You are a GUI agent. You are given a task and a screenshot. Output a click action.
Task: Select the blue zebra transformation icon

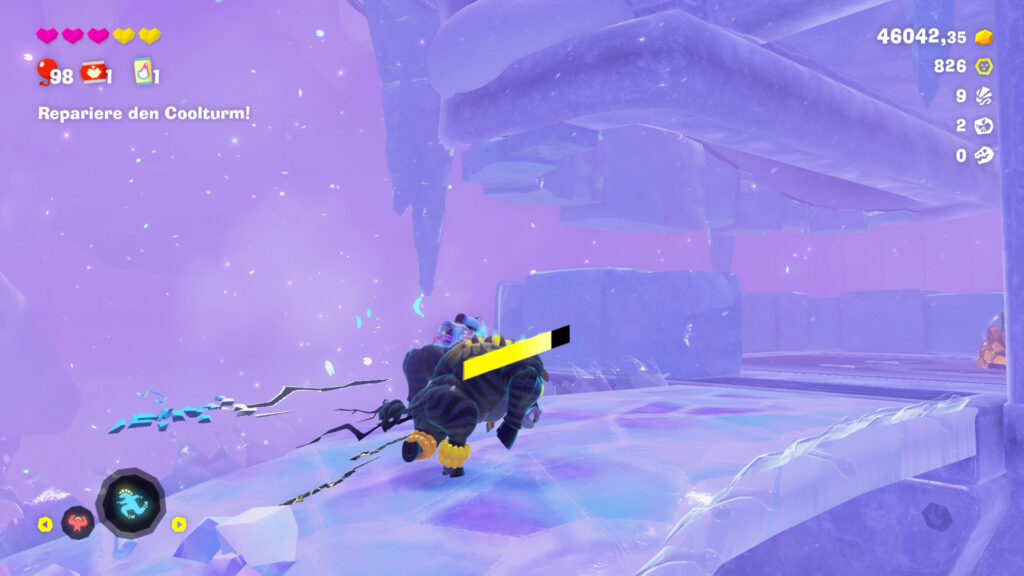(131, 501)
